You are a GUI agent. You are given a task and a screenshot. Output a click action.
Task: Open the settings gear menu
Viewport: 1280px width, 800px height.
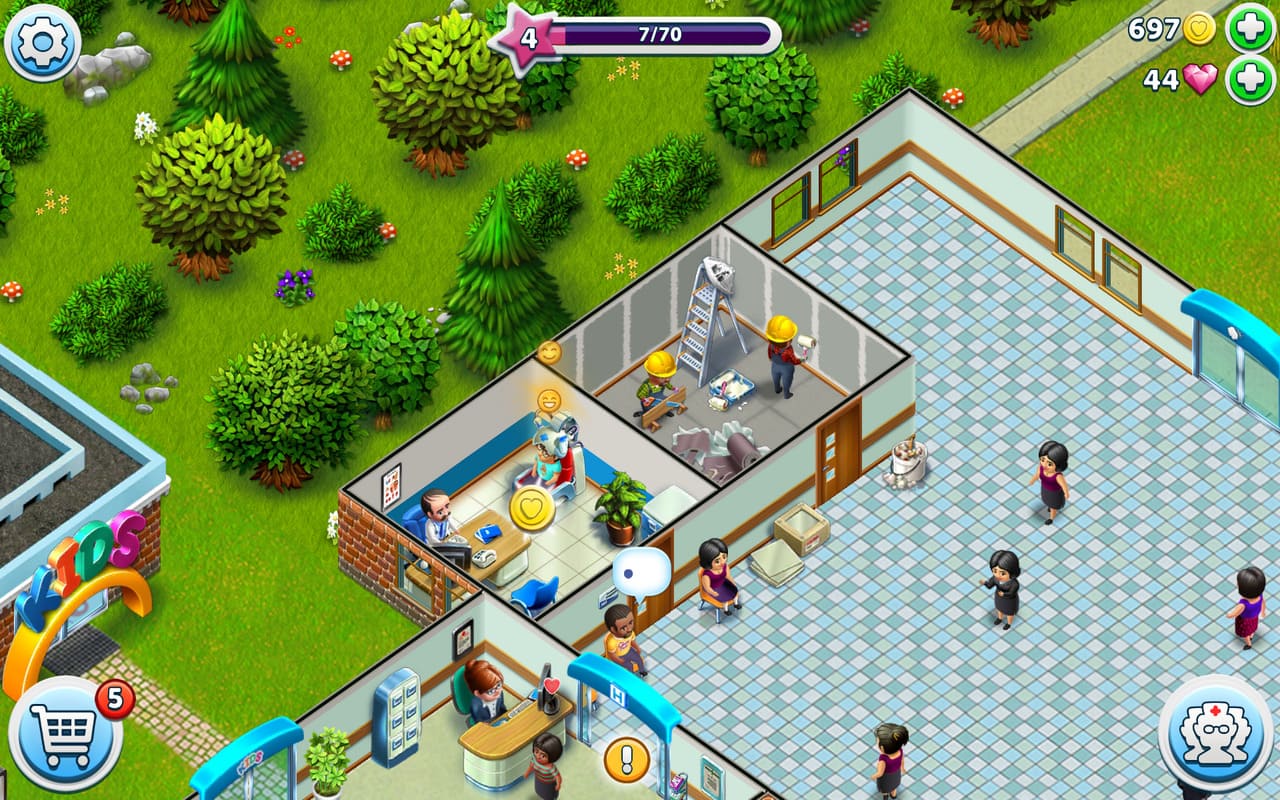click(42, 42)
